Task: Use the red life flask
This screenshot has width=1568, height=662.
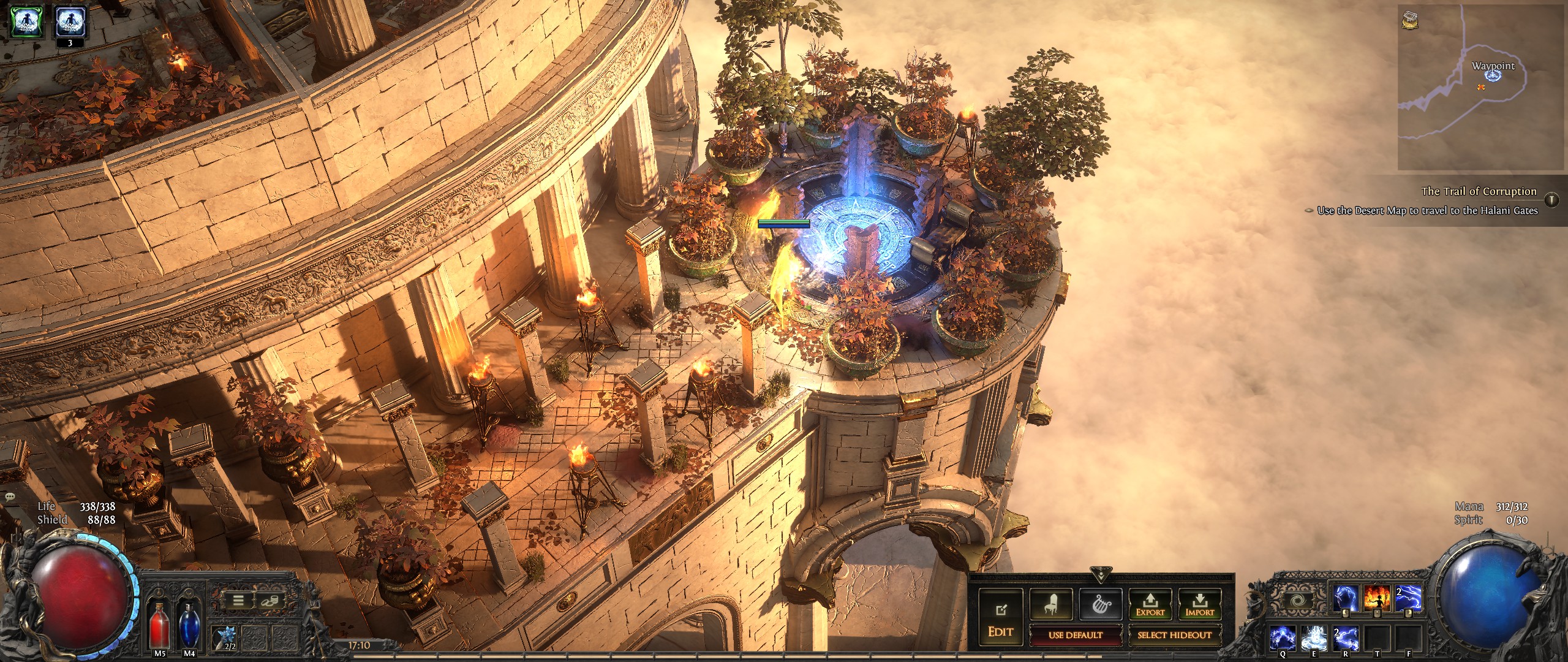Action: coord(159,625)
